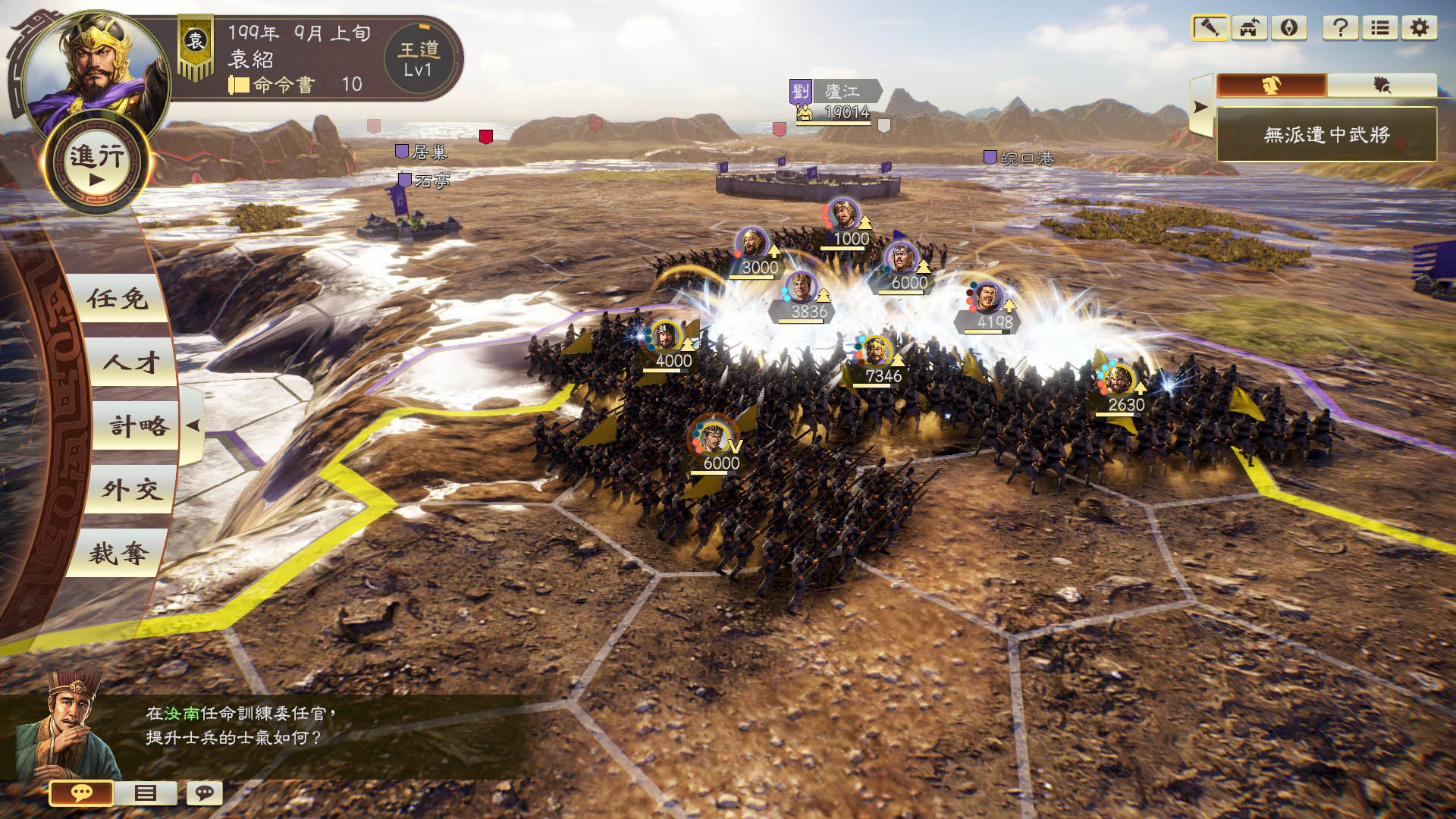Open the 人才 personnel menu
Screen dimensions: 1456x819
click(x=130, y=362)
